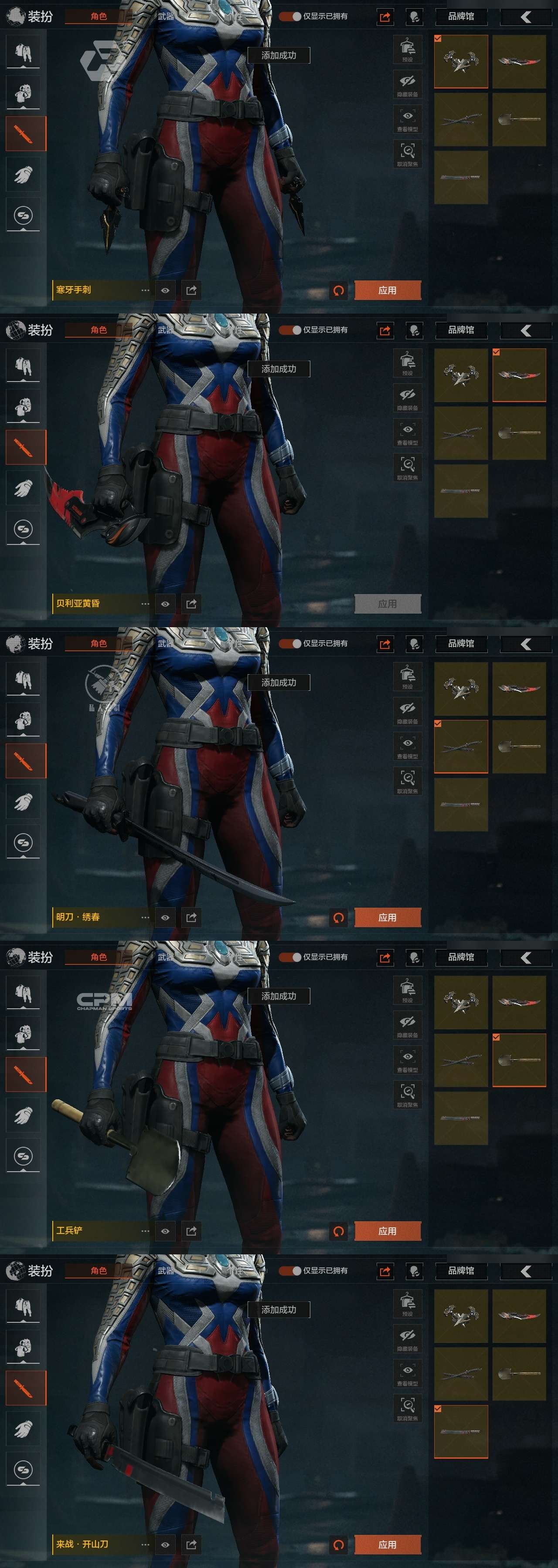Open the three-dot options on 明刀·绣春 label
Image resolution: width=558 pixels, height=1568 pixels.
point(145,917)
